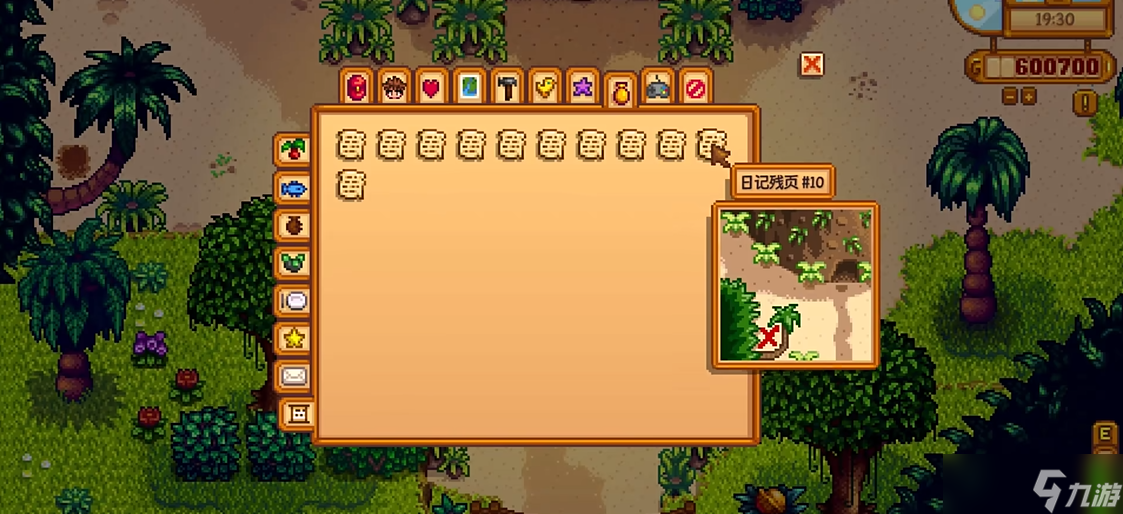Switch to the crafting tab with the hammer
The image size is (1123, 514).
pyautogui.click(x=507, y=88)
